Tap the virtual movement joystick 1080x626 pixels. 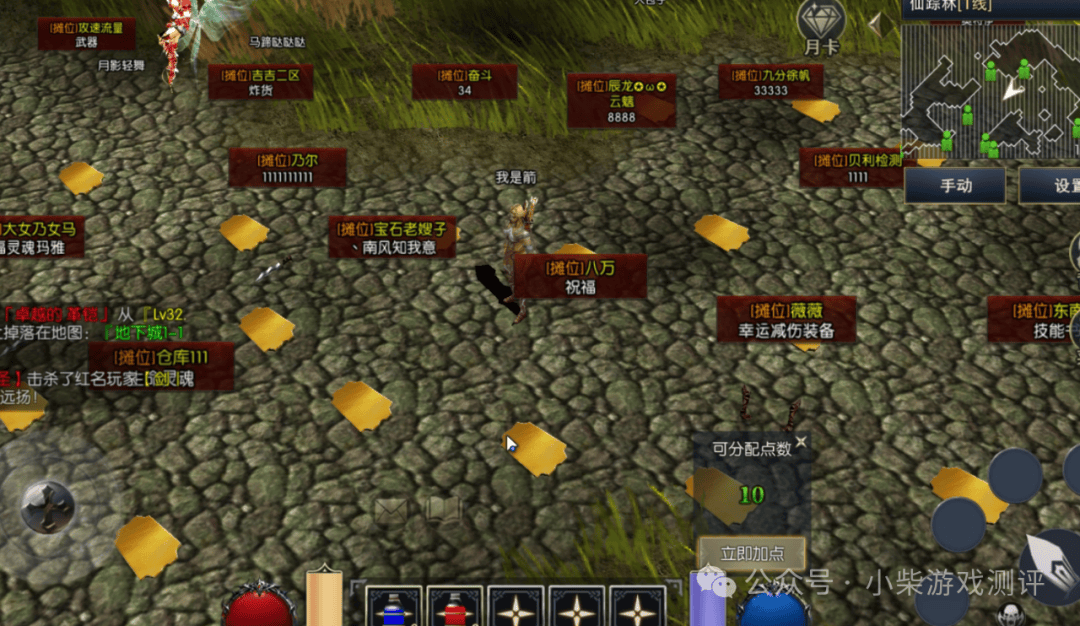coord(47,506)
